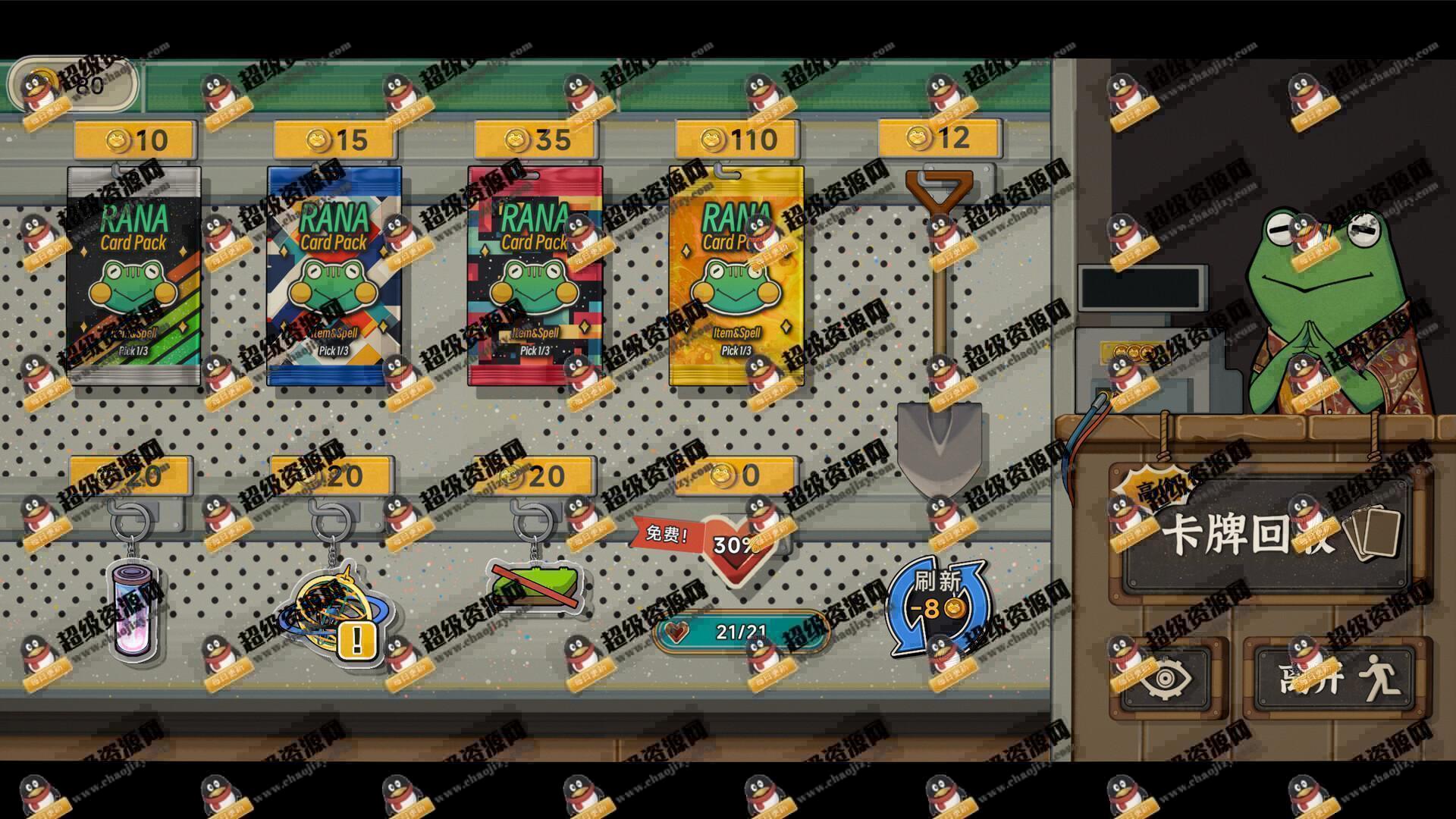Click the eye view button
Image resolution: width=1456 pixels, height=819 pixels.
[x=1167, y=679]
